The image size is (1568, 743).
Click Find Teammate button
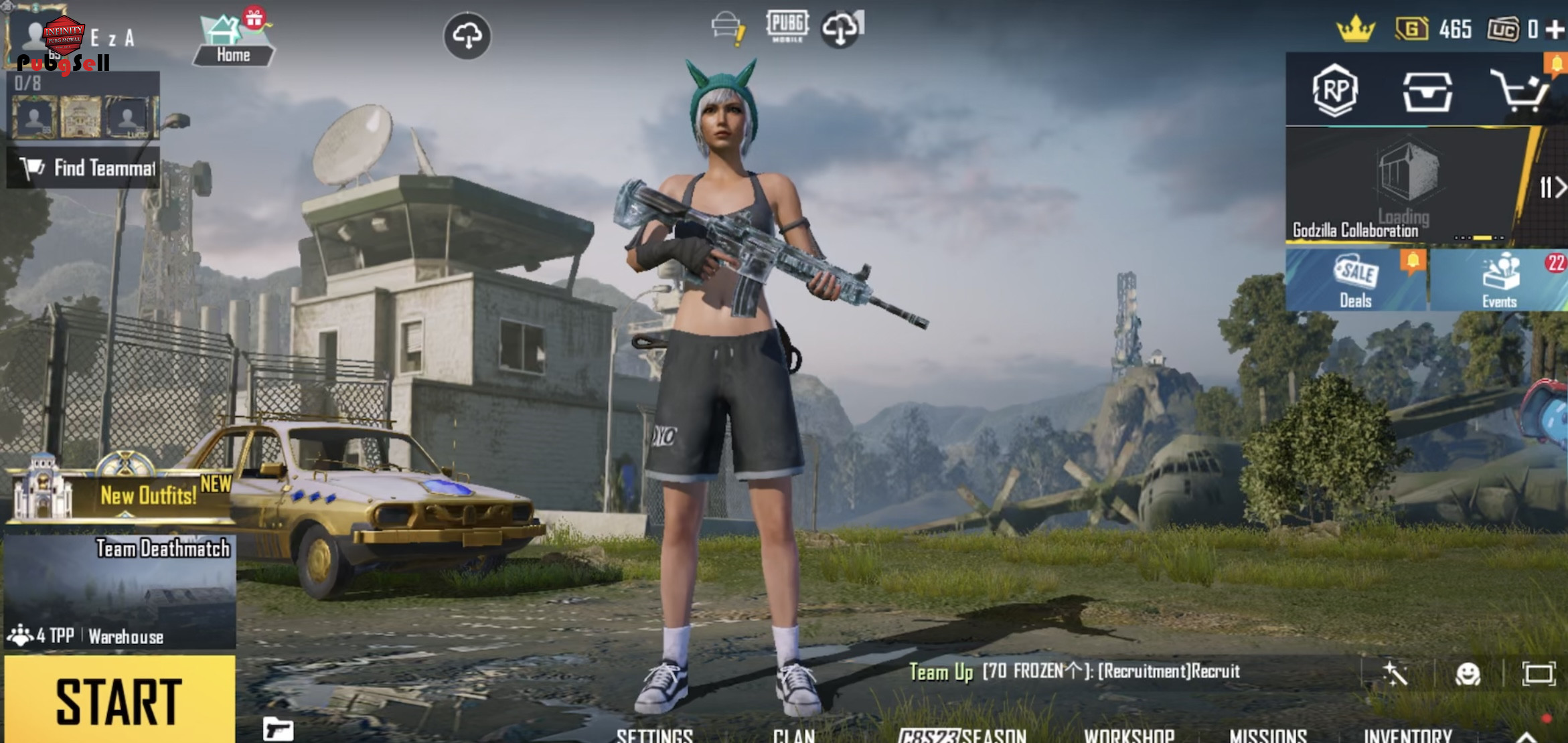(x=84, y=168)
